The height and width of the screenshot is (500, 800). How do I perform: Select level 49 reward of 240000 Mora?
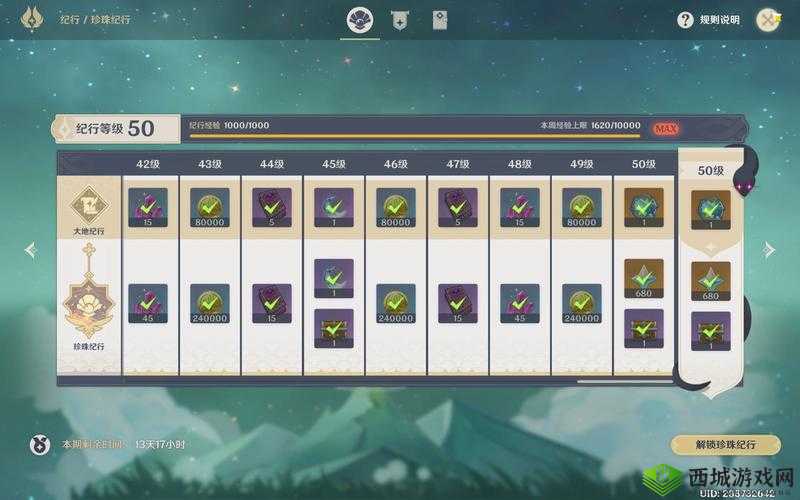click(x=582, y=303)
